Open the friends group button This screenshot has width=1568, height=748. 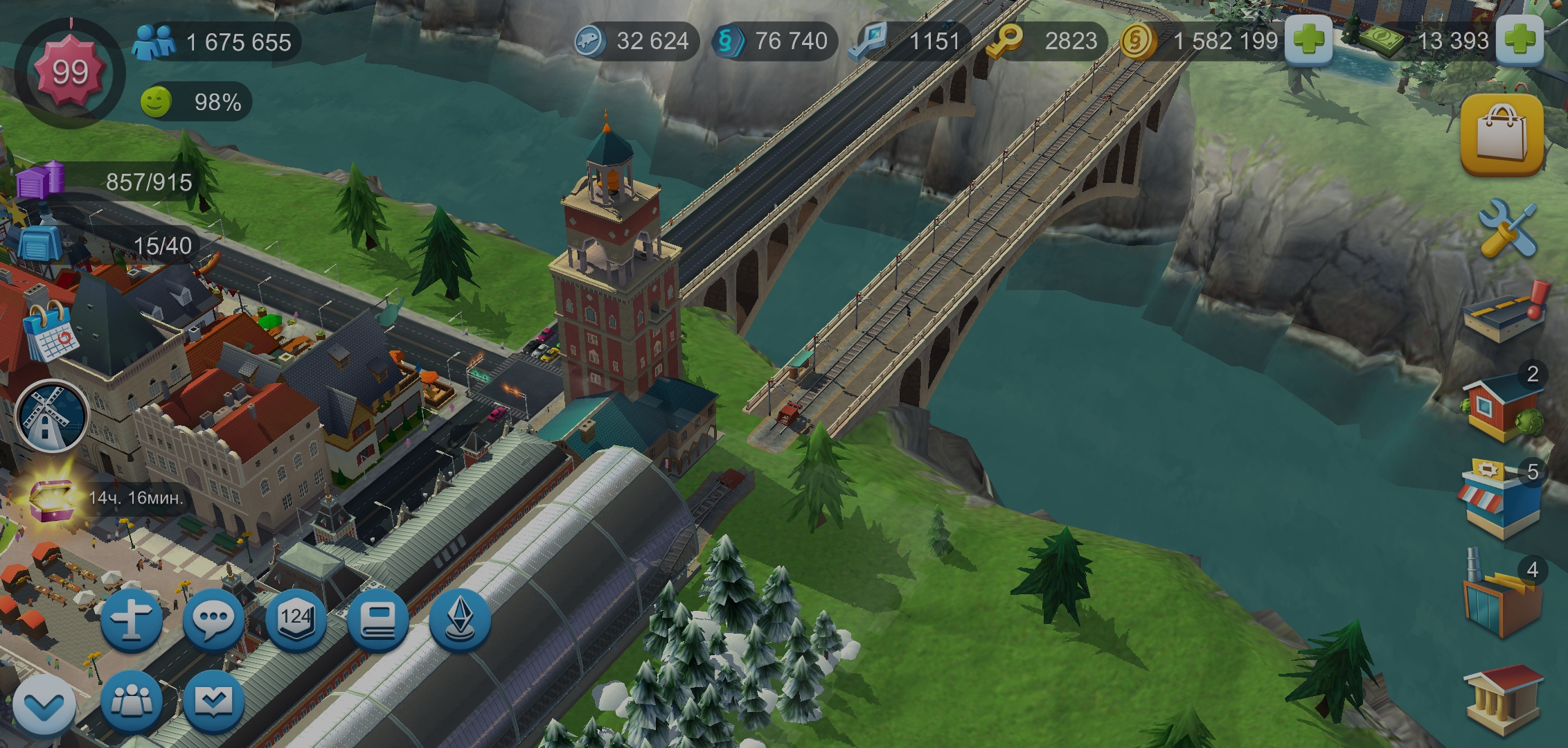pos(132,701)
